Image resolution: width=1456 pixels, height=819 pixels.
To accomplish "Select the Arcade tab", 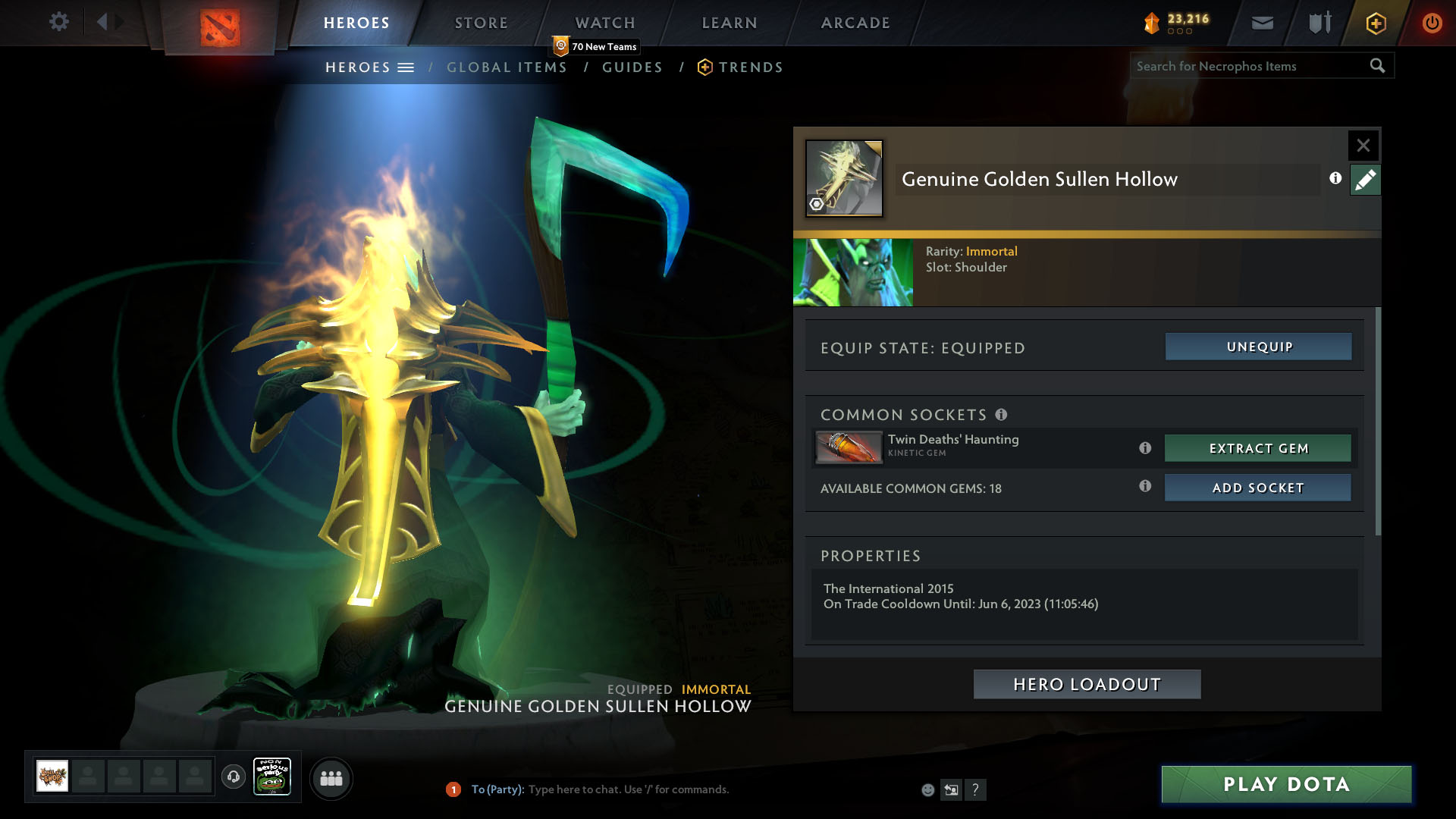I will pos(855,23).
